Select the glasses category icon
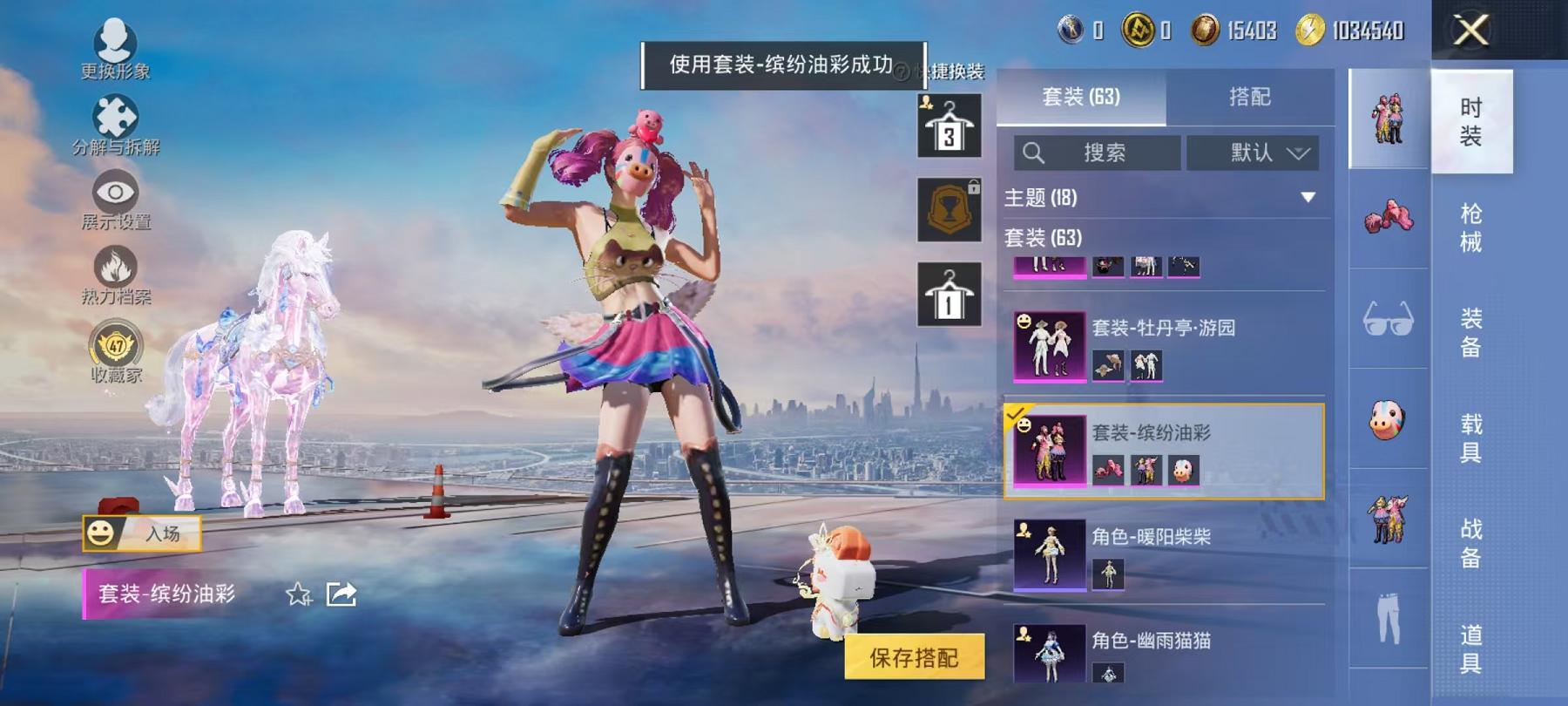Image resolution: width=1568 pixels, height=706 pixels. [1388, 318]
